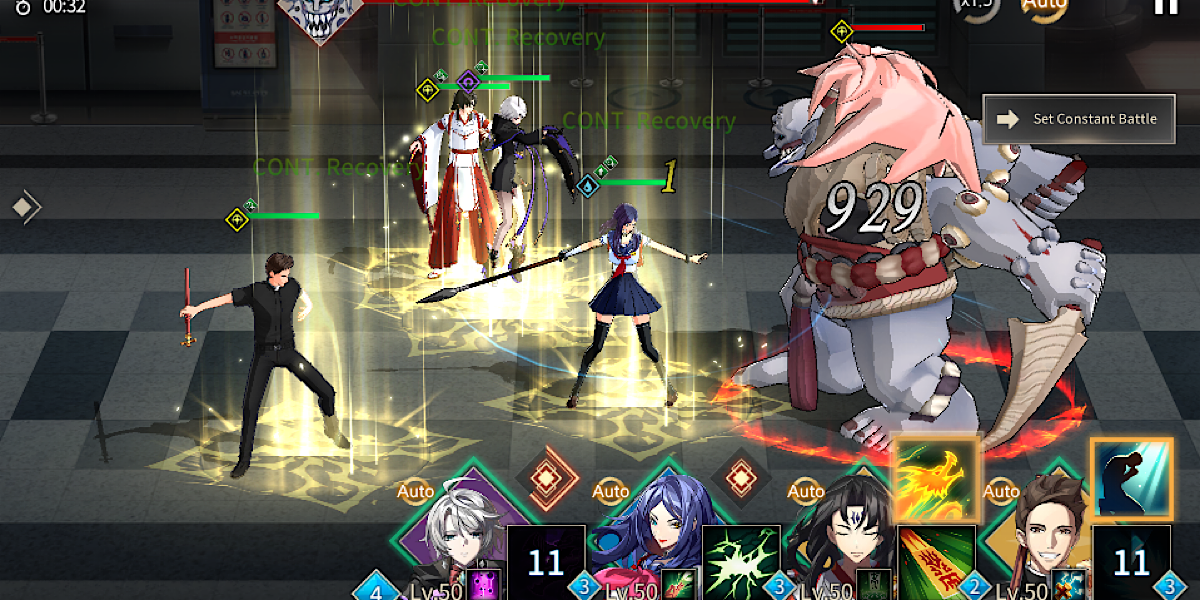
Task: Toggle Auto on the black-haired shrine maiden
Action: point(806,491)
